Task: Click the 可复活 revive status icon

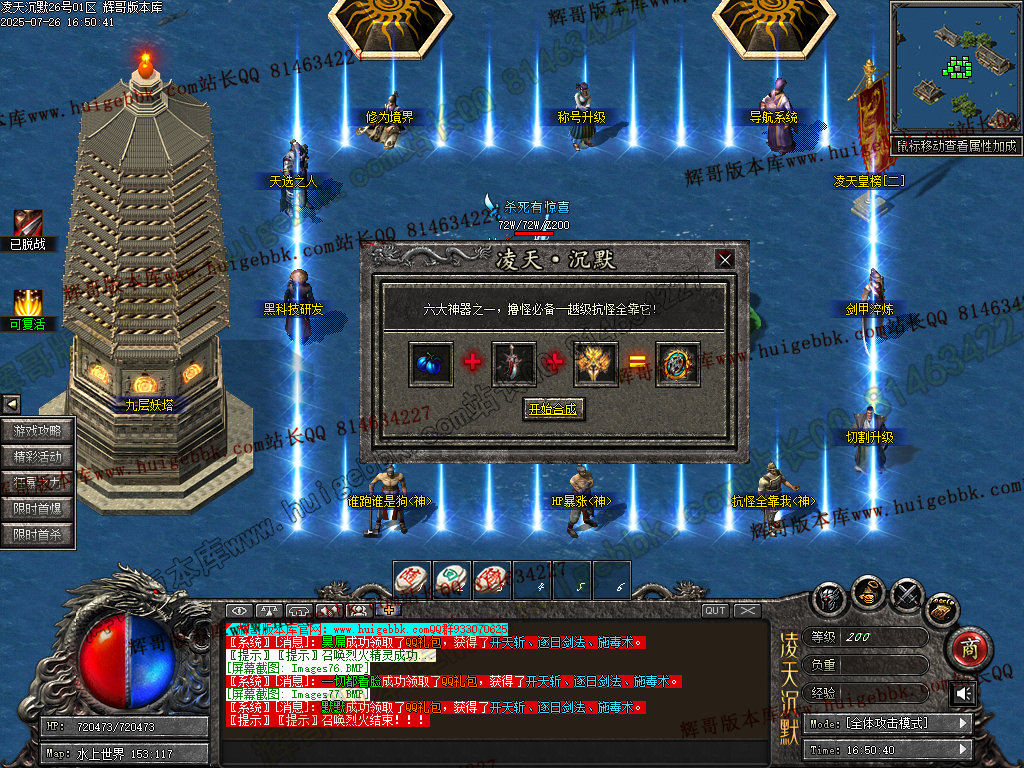Action: point(27,303)
